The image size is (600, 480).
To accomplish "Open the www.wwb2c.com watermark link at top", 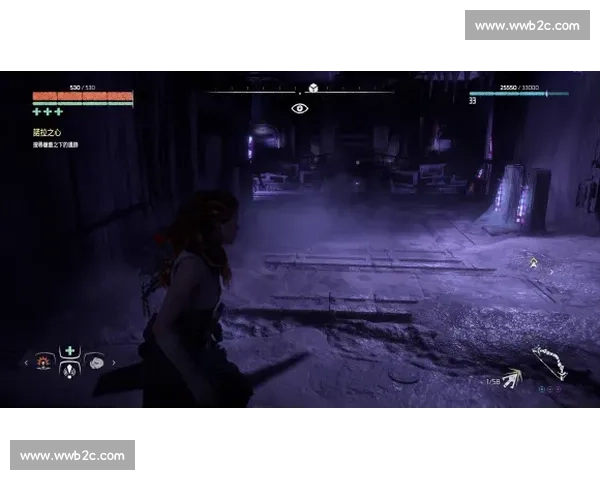I will [527, 25].
